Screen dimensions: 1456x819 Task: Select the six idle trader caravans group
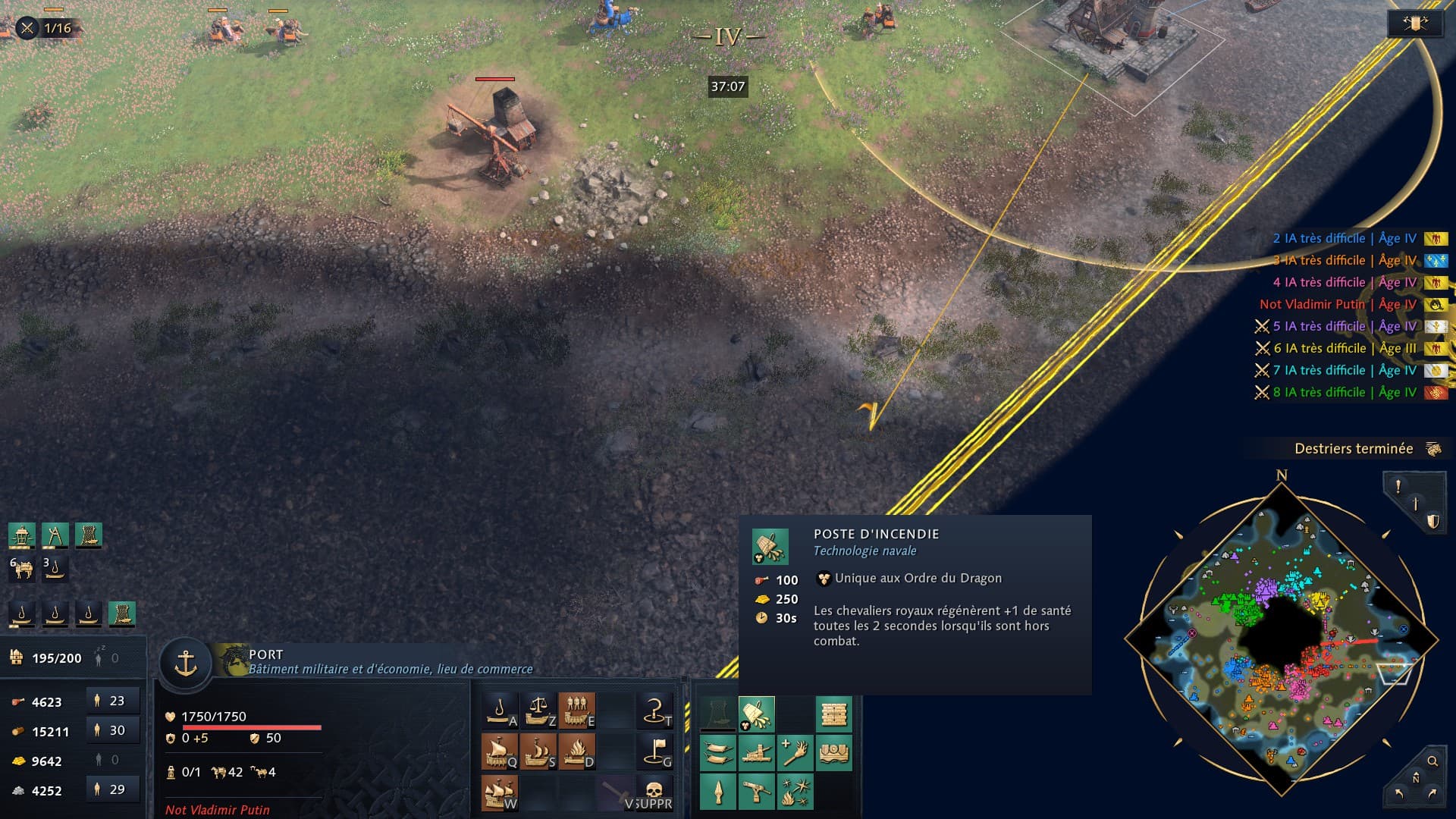[x=22, y=568]
